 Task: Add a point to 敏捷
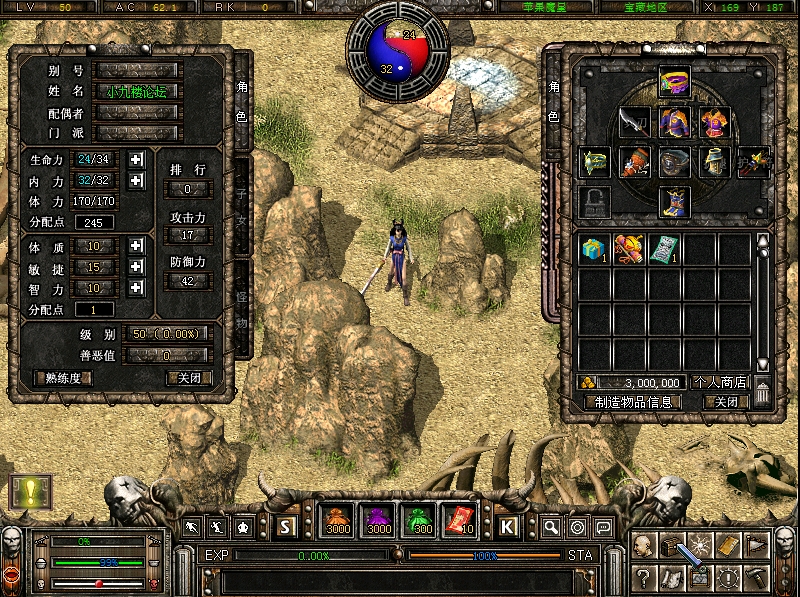point(136,267)
